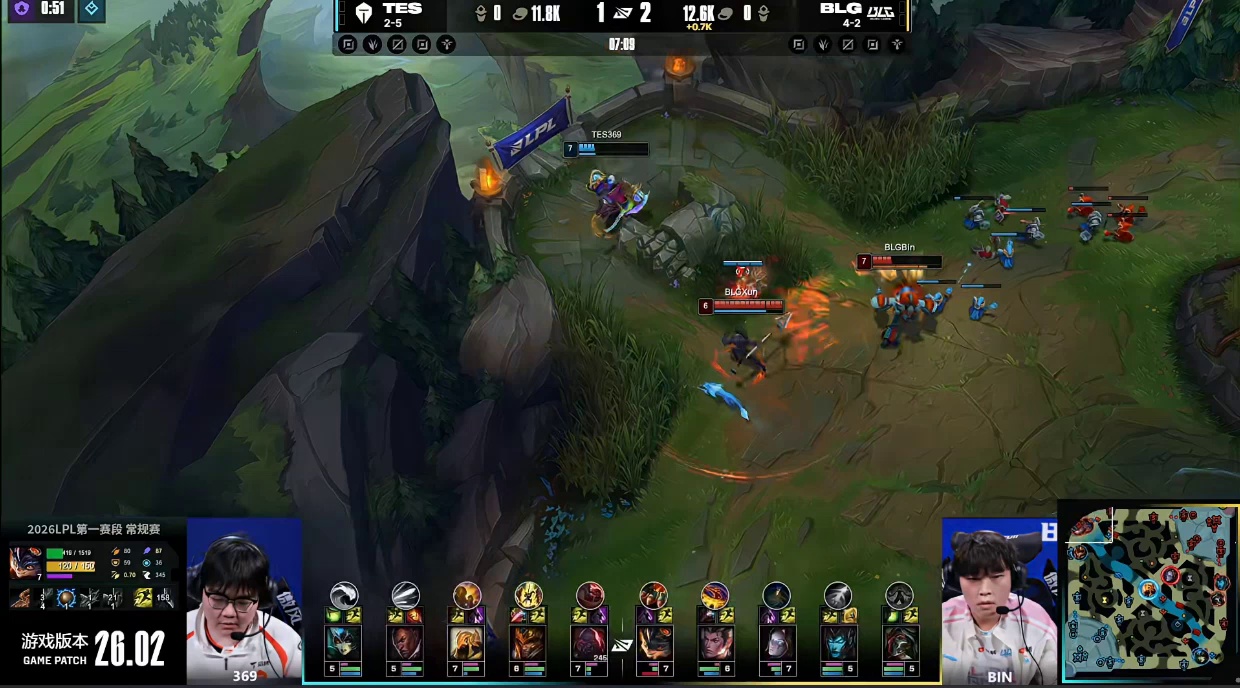The image size is (1240, 688).
Task: Select Lucian's champion portrait
Action: (x=404, y=642)
